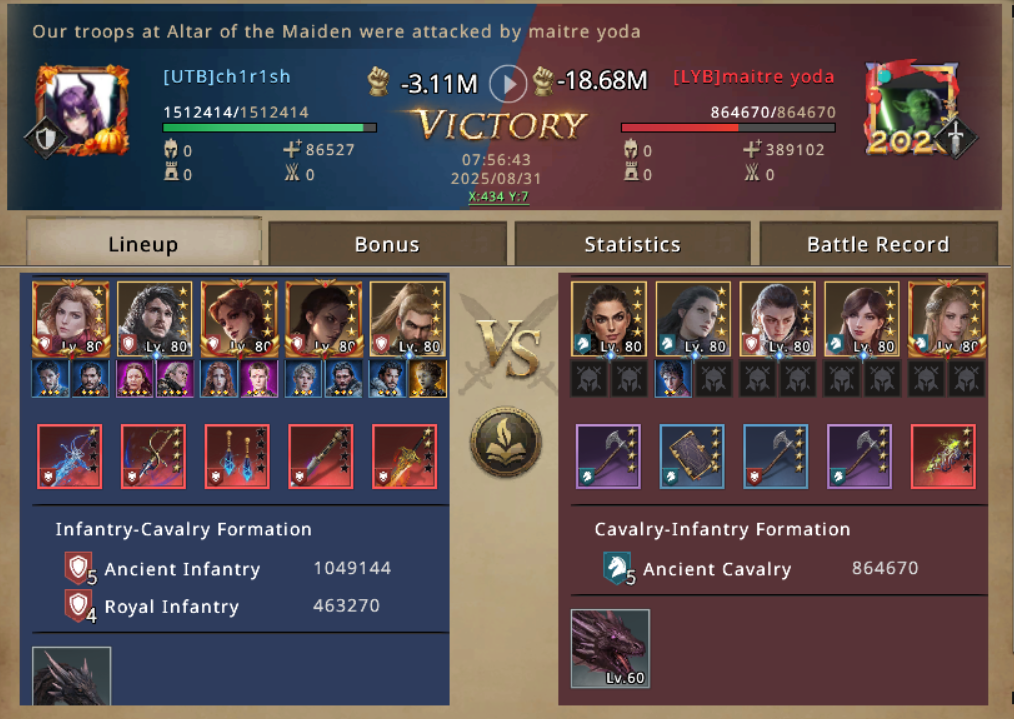Select the blonde woman enemy commander portrait
The image size is (1014, 719).
946,318
